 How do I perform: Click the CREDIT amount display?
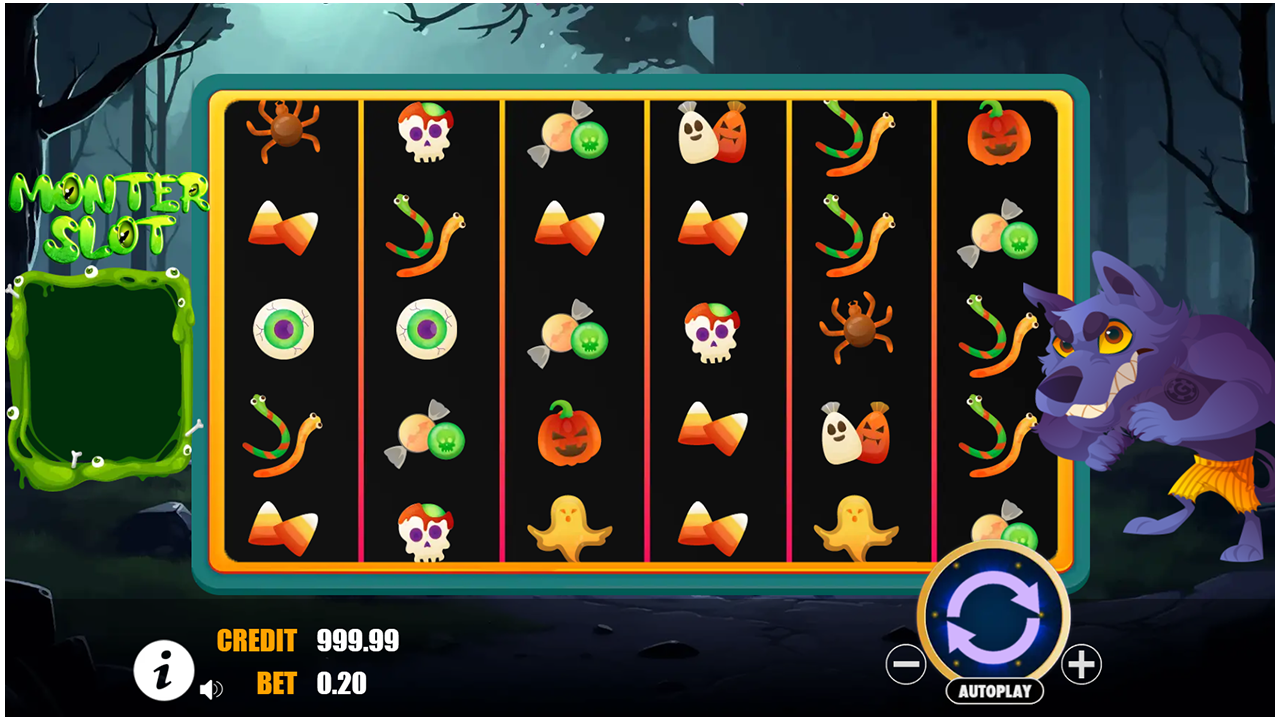[357, 641]
